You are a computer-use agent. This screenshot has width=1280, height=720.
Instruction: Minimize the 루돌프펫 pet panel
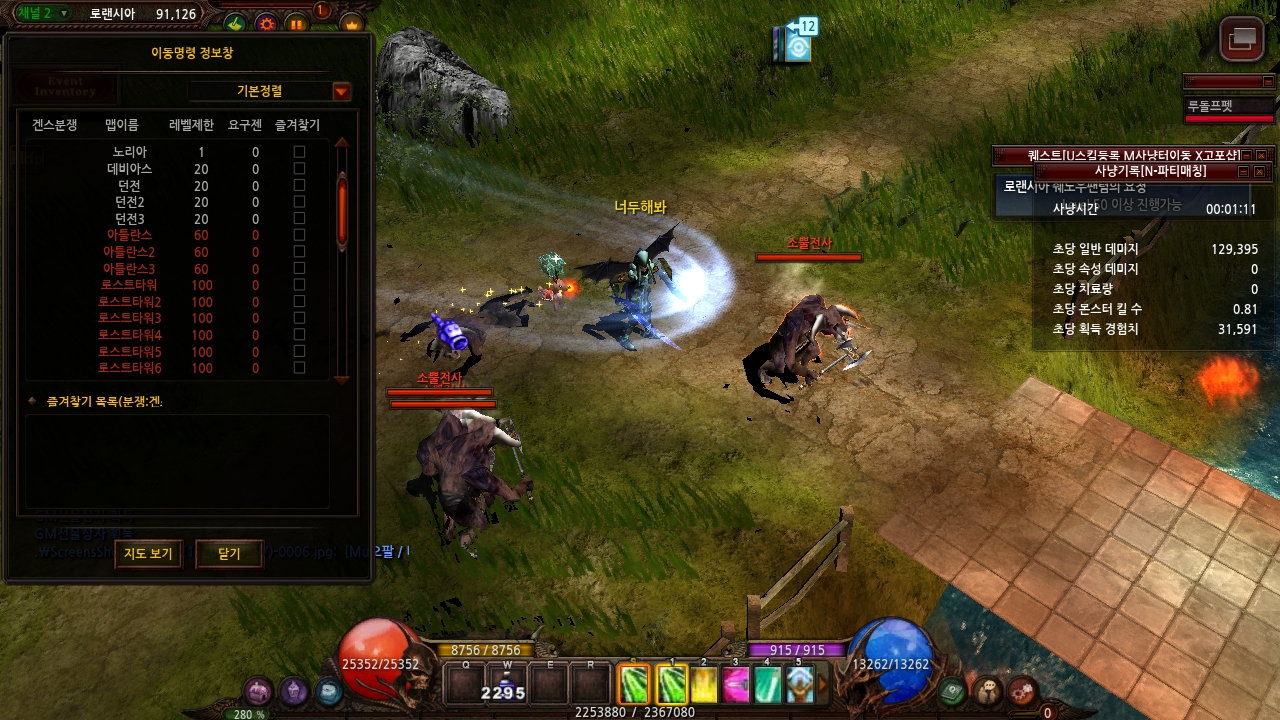pos(1270,81)
